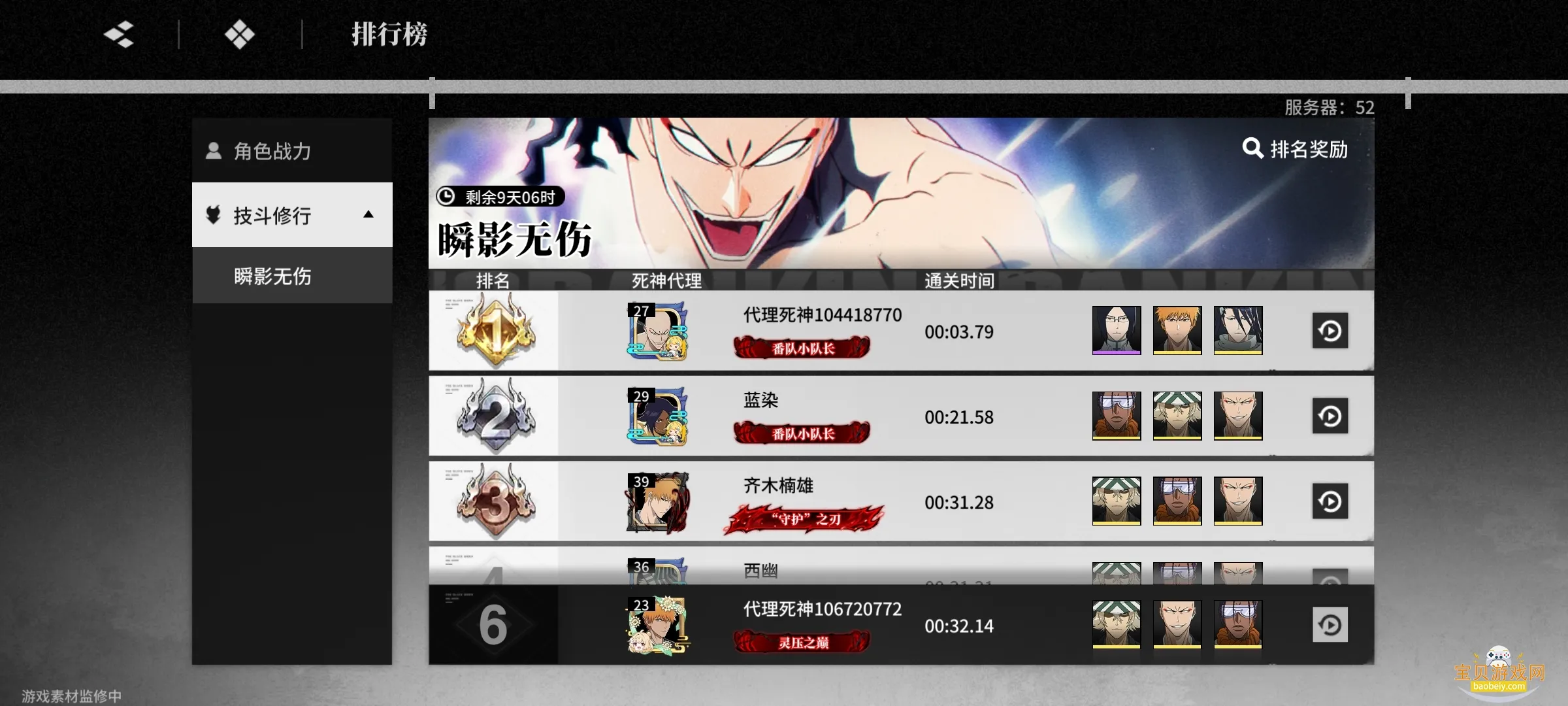Click the 通关时间 column header
This screenshot has width=1568, height=706.
(958, 281)
